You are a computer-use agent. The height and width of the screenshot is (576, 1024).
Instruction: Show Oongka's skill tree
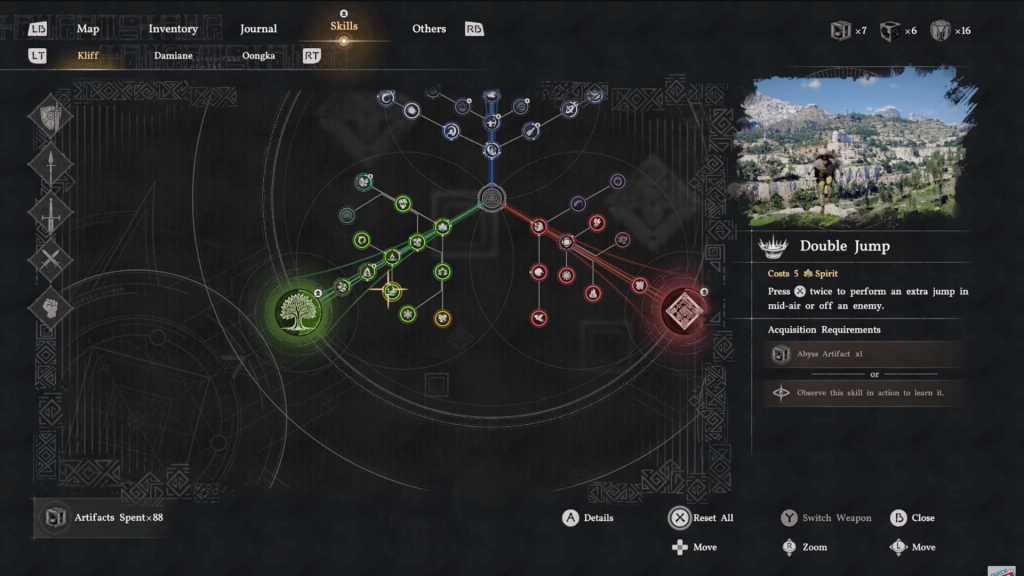[258, 56]
